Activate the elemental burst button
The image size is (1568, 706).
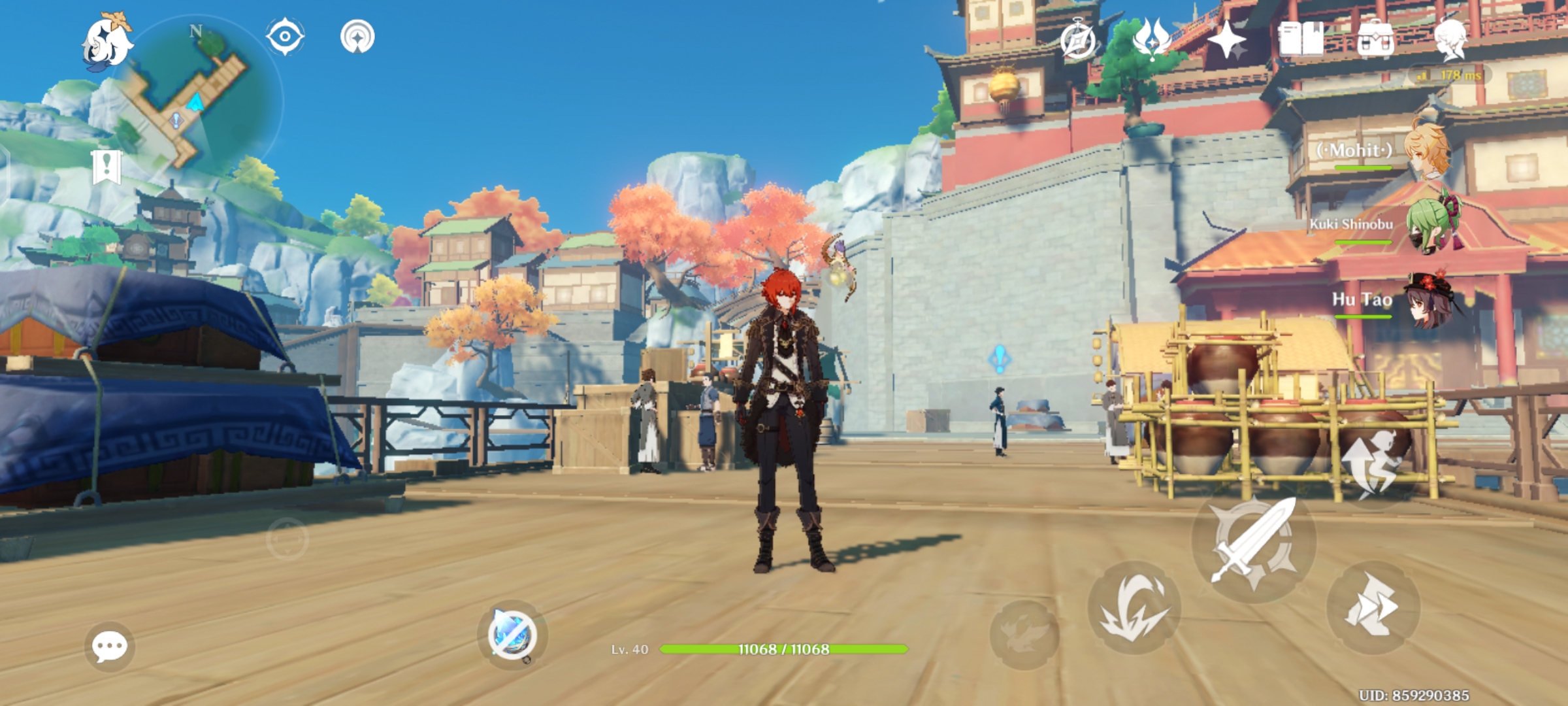pos(1024,634)
